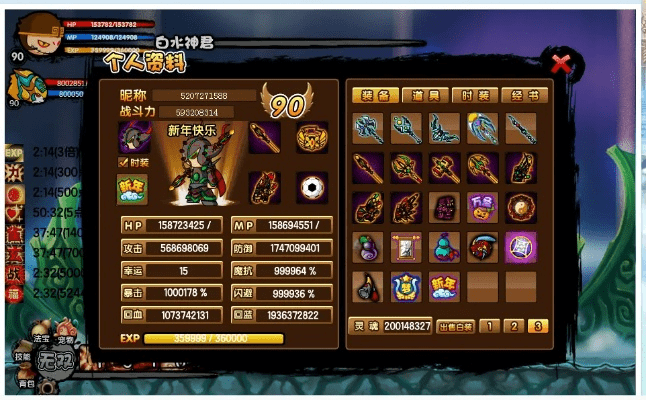Choose the yin-yang symbol item

(x=521, y=207)
